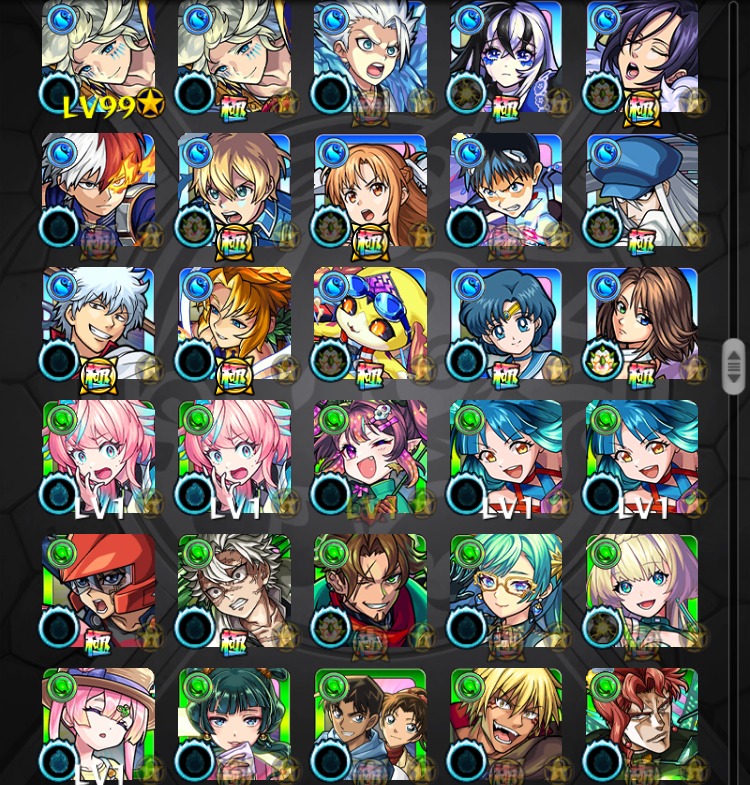Pick the blonde bob-haired girl with teal eyes

642,590
